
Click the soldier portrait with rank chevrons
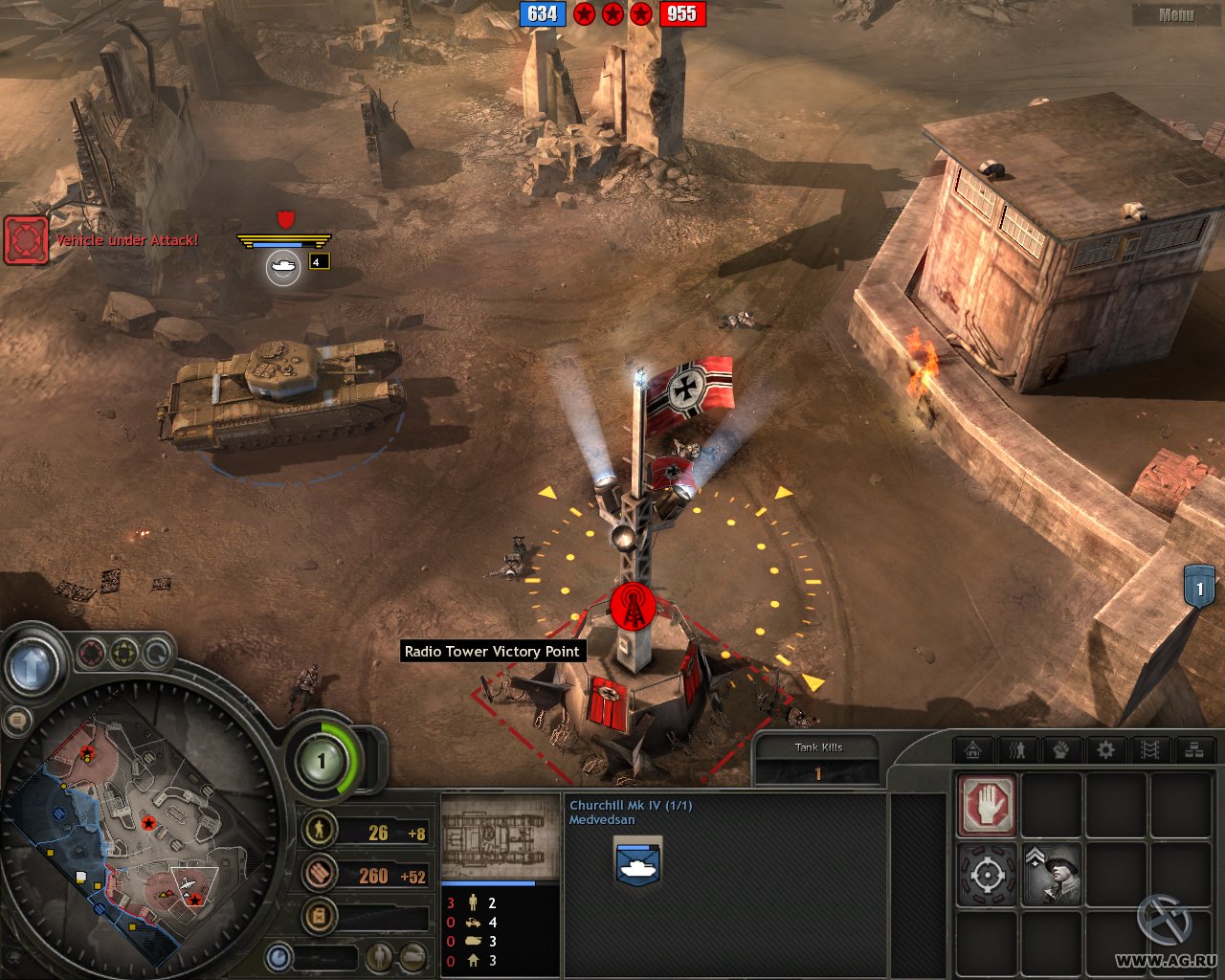1052,874
